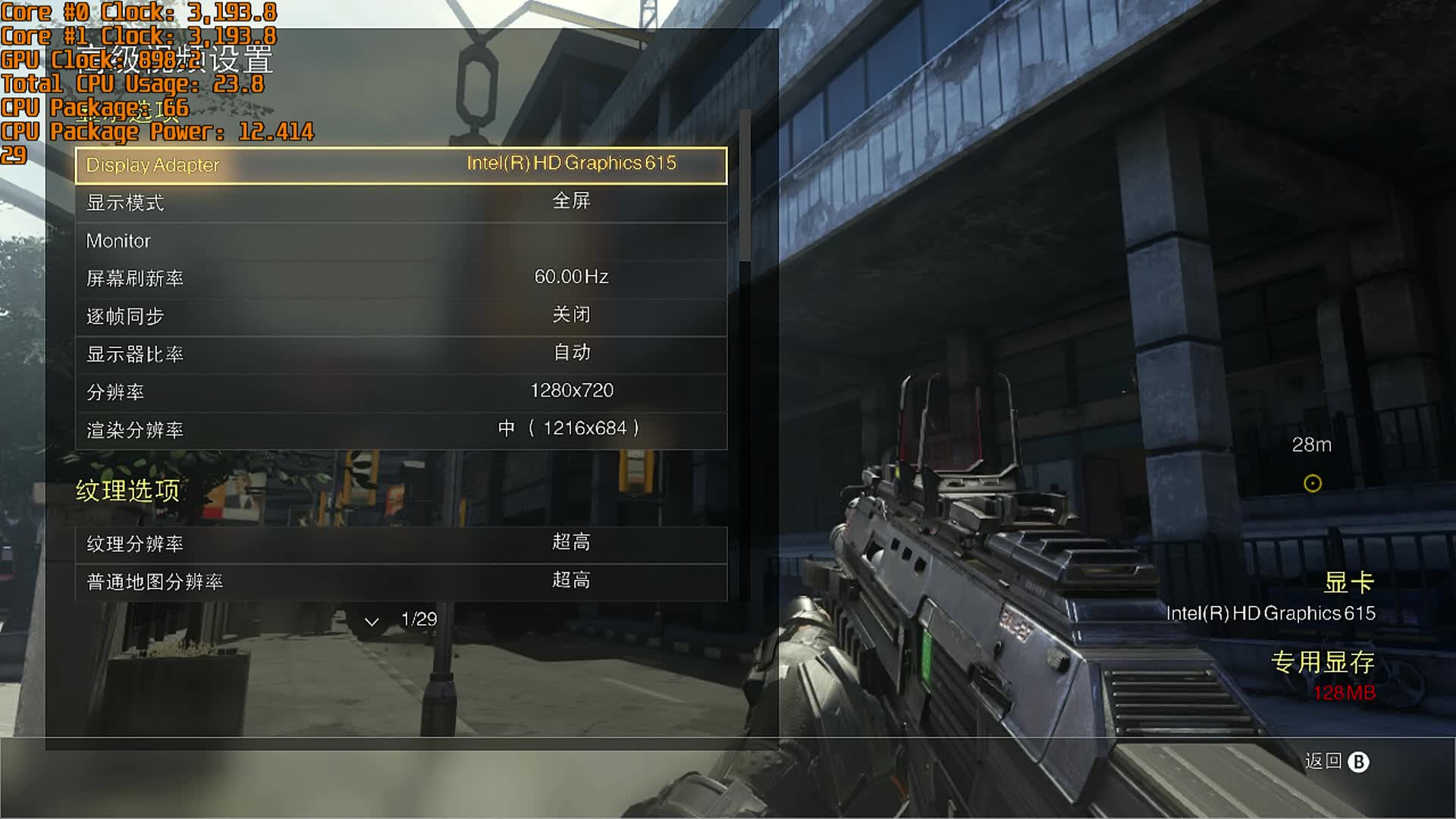Select the Monitor setting row

(400, 241)
